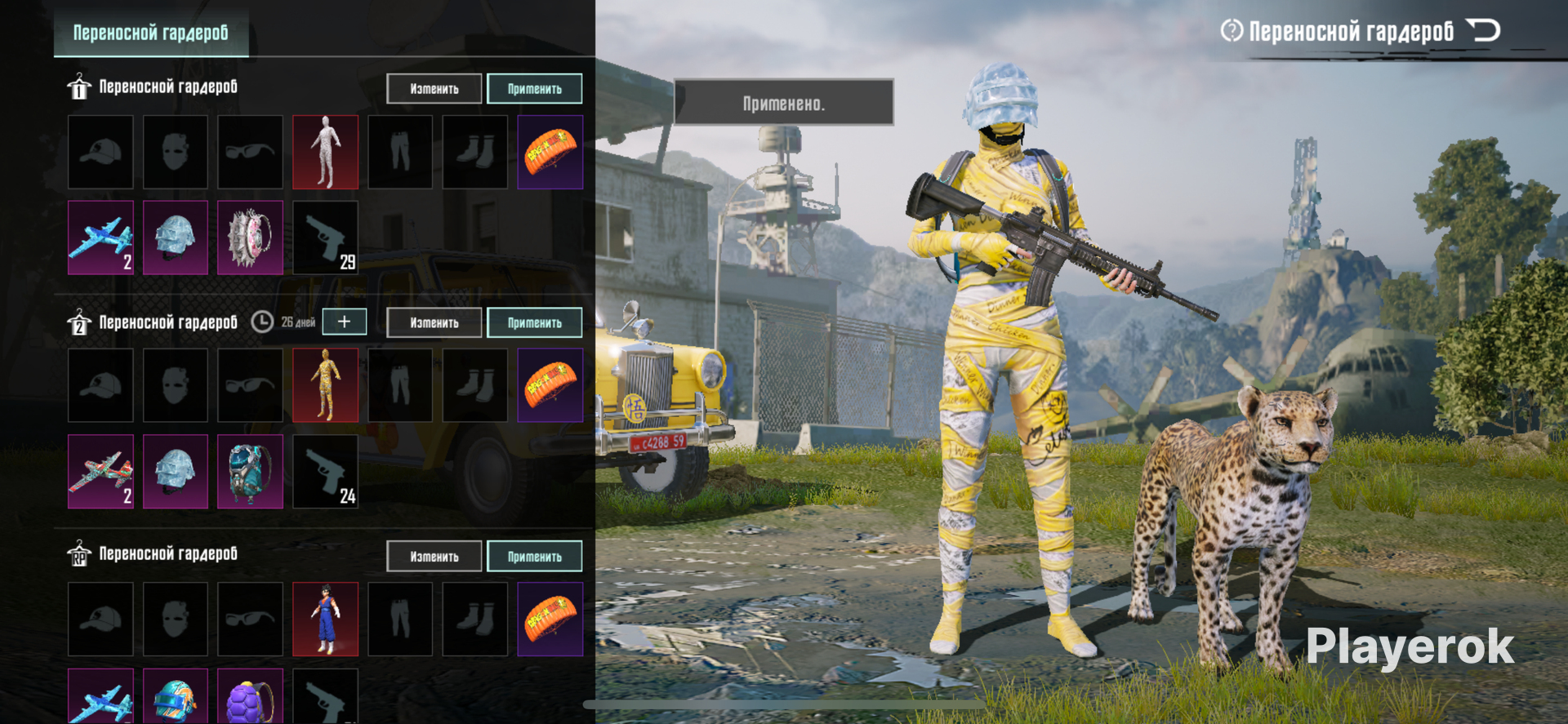The width and height of the screenshot is (1568, 724).
Task: Click Изменить for wardrobe 2
Action: (434, 323)
